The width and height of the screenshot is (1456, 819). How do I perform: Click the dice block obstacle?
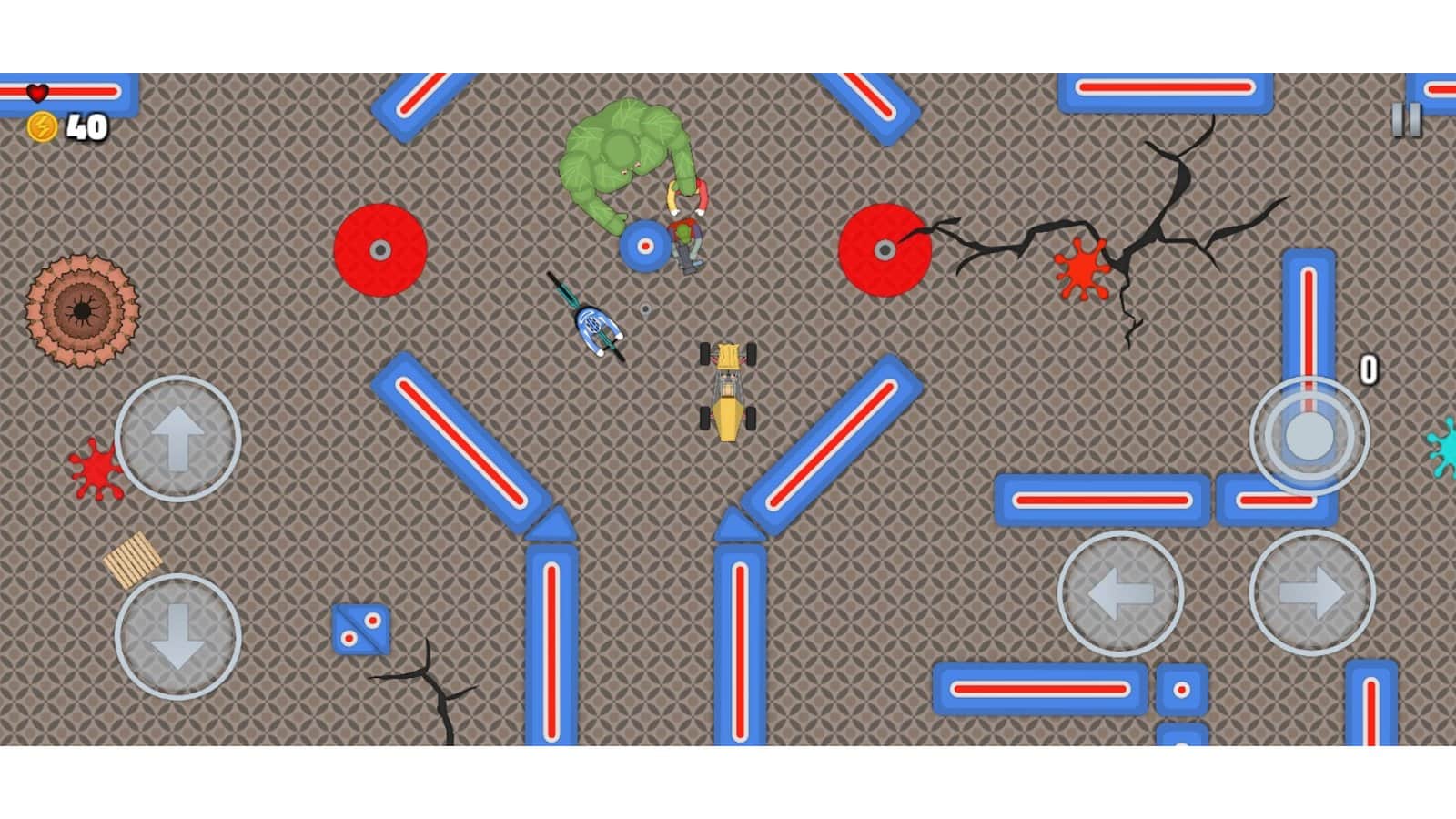(362, 628)
